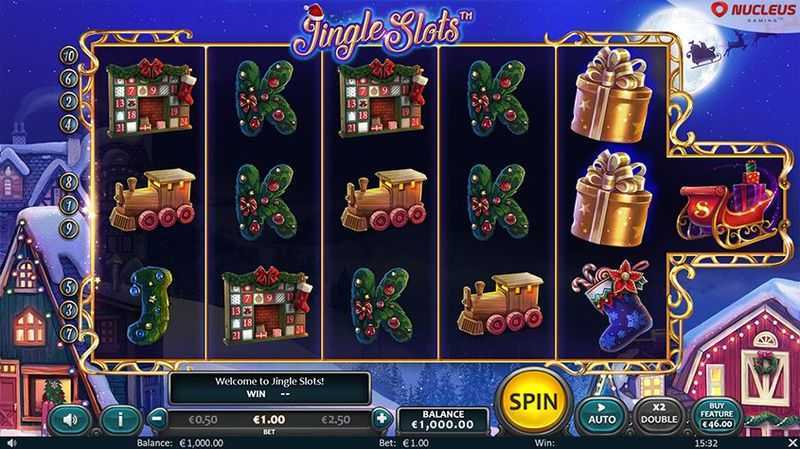Select the €0.50 bet option

tap(205, 419)
